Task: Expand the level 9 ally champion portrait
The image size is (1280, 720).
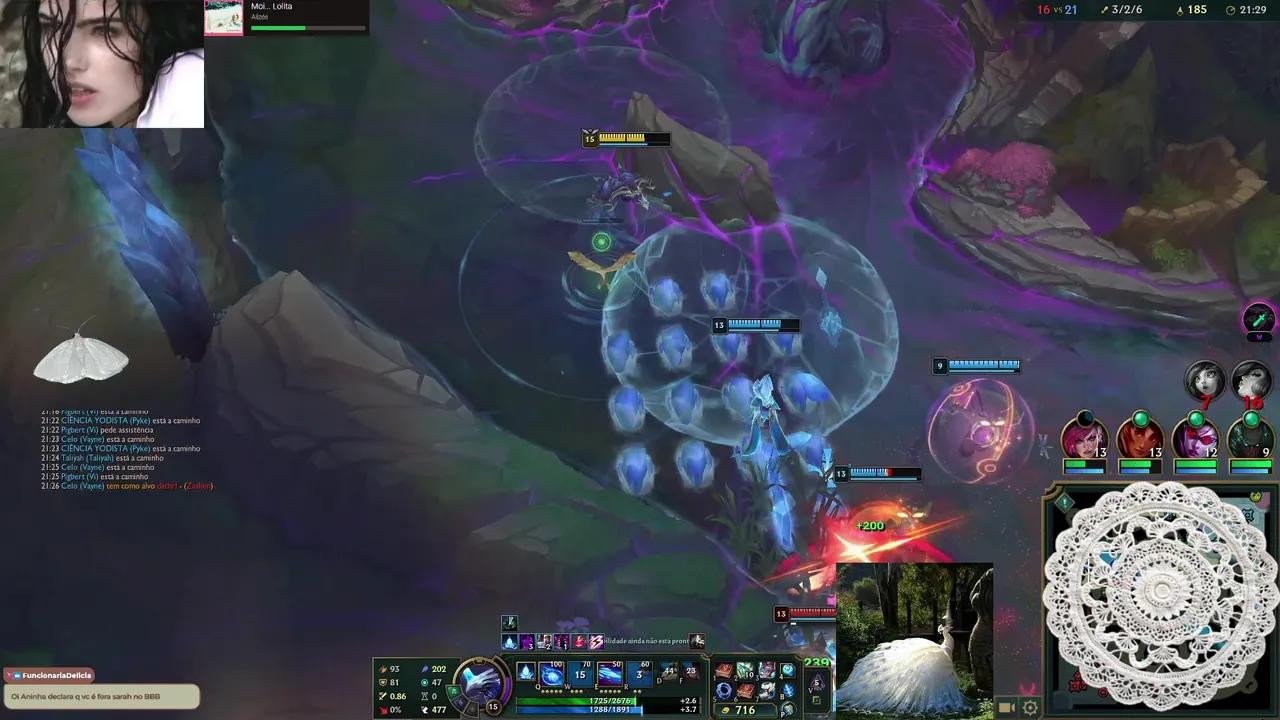Action: (x=1251, y=438)
